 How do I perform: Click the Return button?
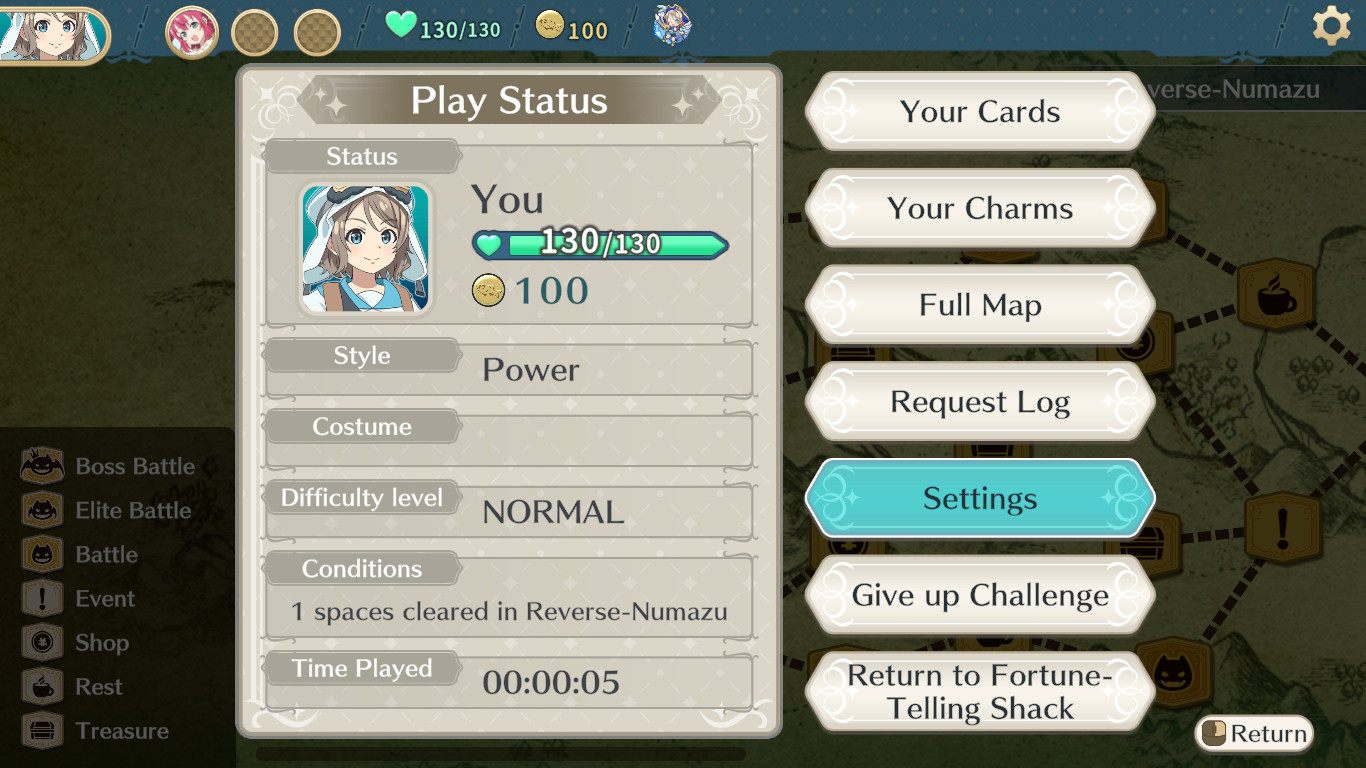(x=1255, y=734)
